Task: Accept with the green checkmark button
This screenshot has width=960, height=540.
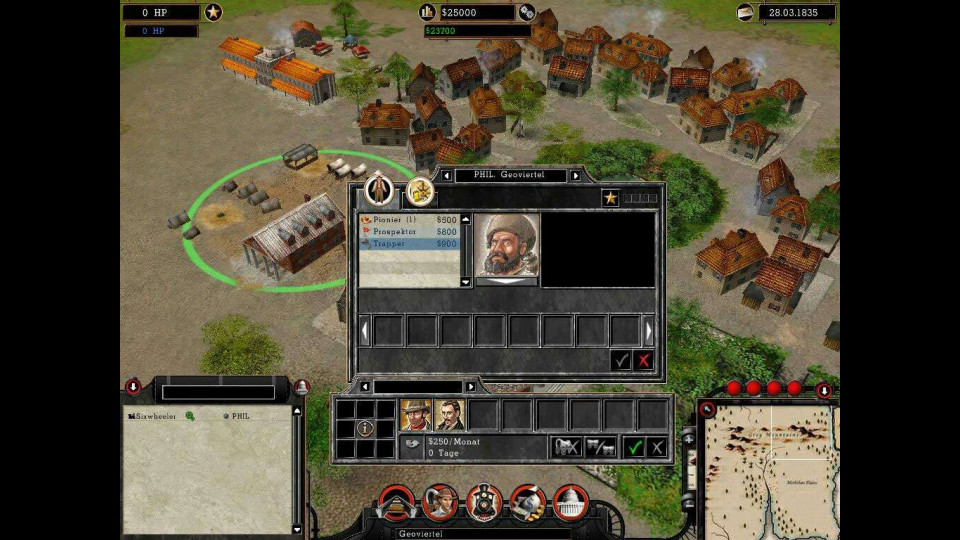Action: (x=634, y=448)
